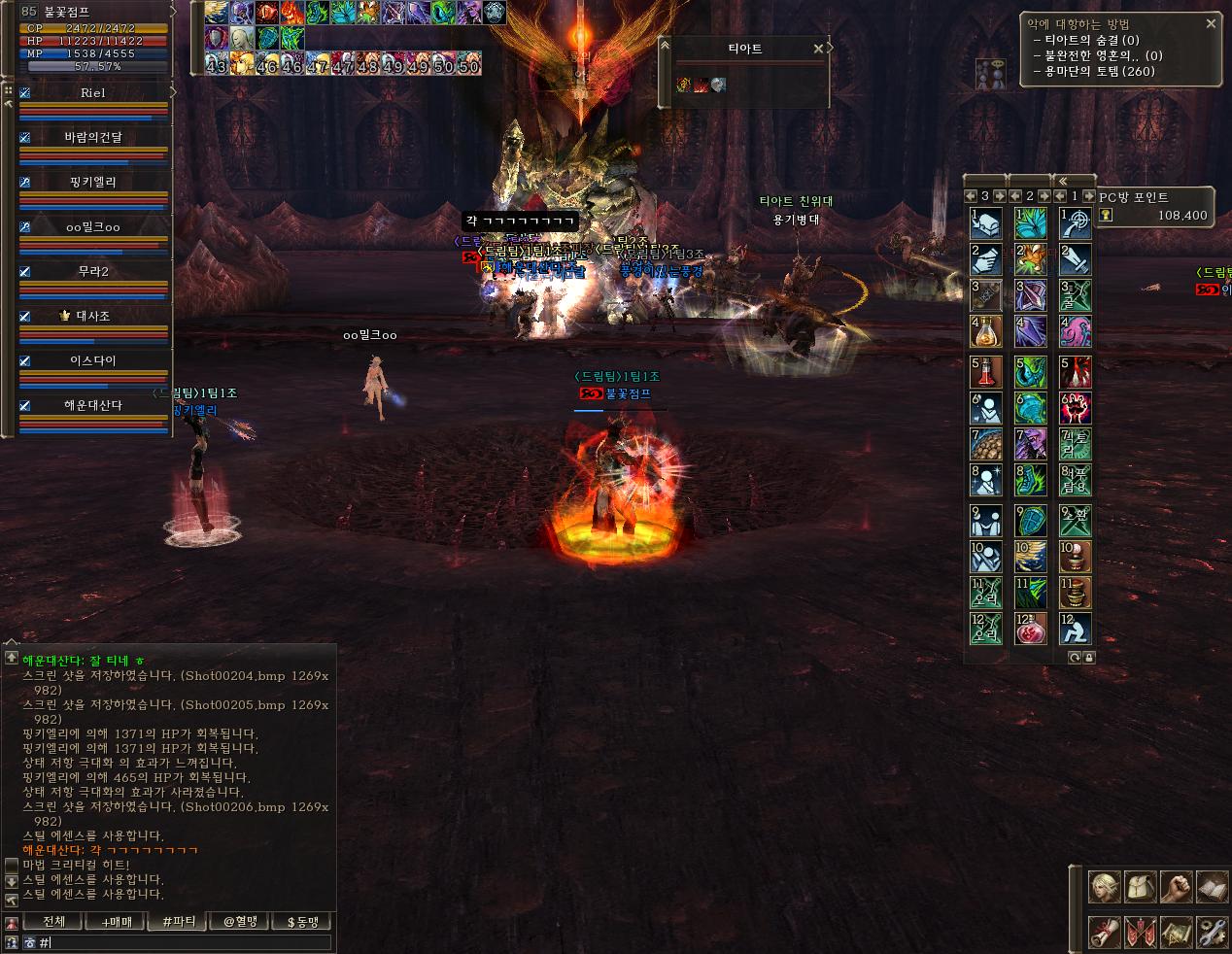Switch to the 전체 chat tab
1232x954 pixels.
[53, 921]
